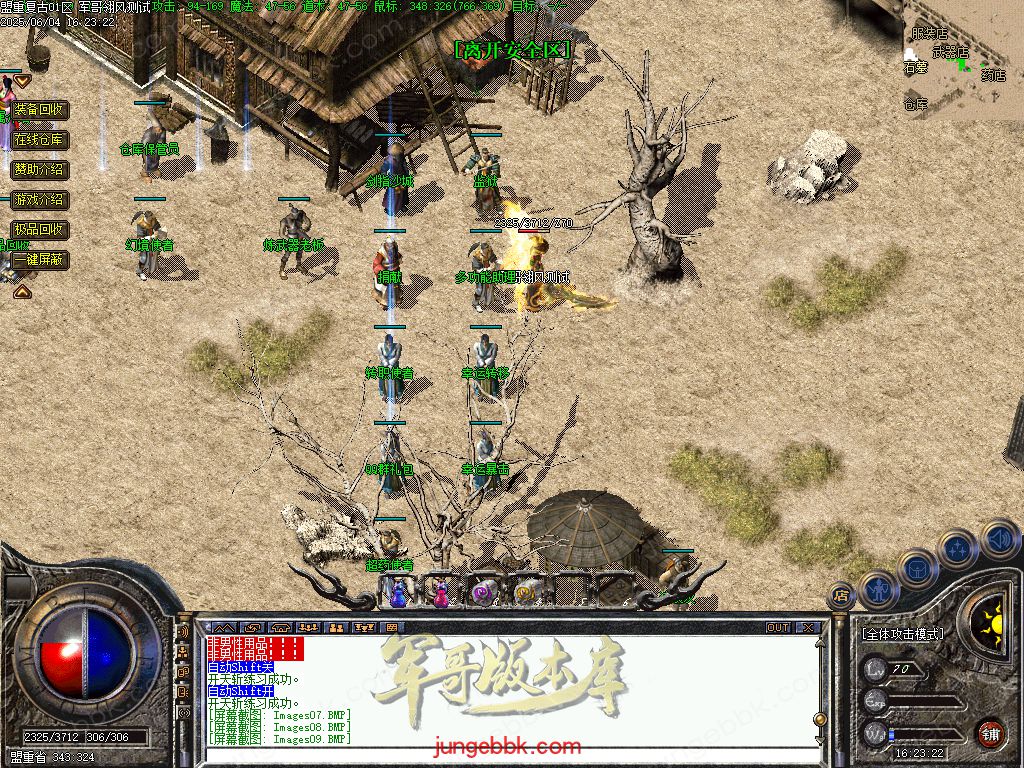Image resolution: width=1024 pixels, height=768 pixels.
Task: Open the red 铺 stall button
Action: click(990, 733)
